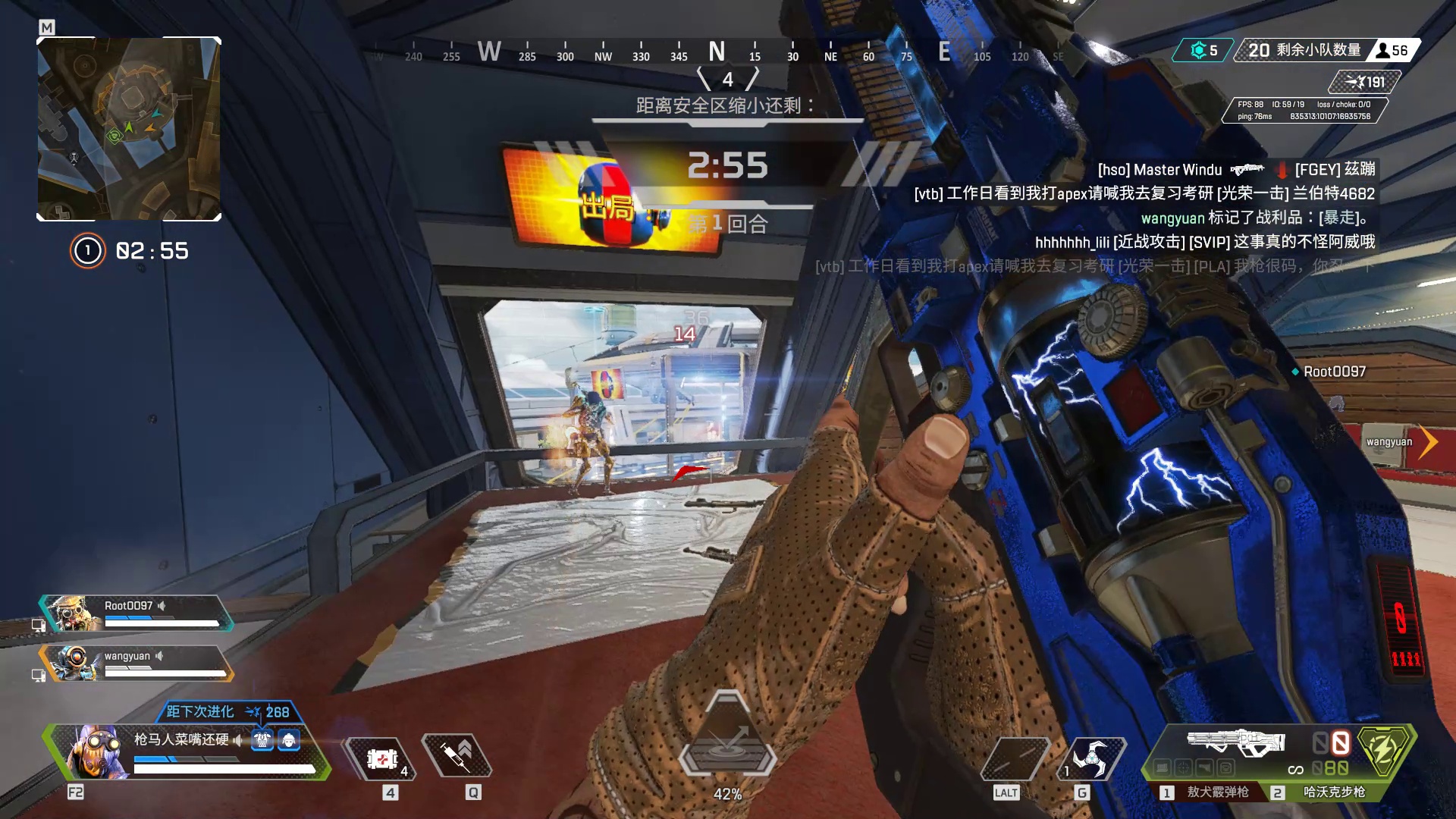
Task: Select teammate Root0097's squad card
Action: coord(136,613)
